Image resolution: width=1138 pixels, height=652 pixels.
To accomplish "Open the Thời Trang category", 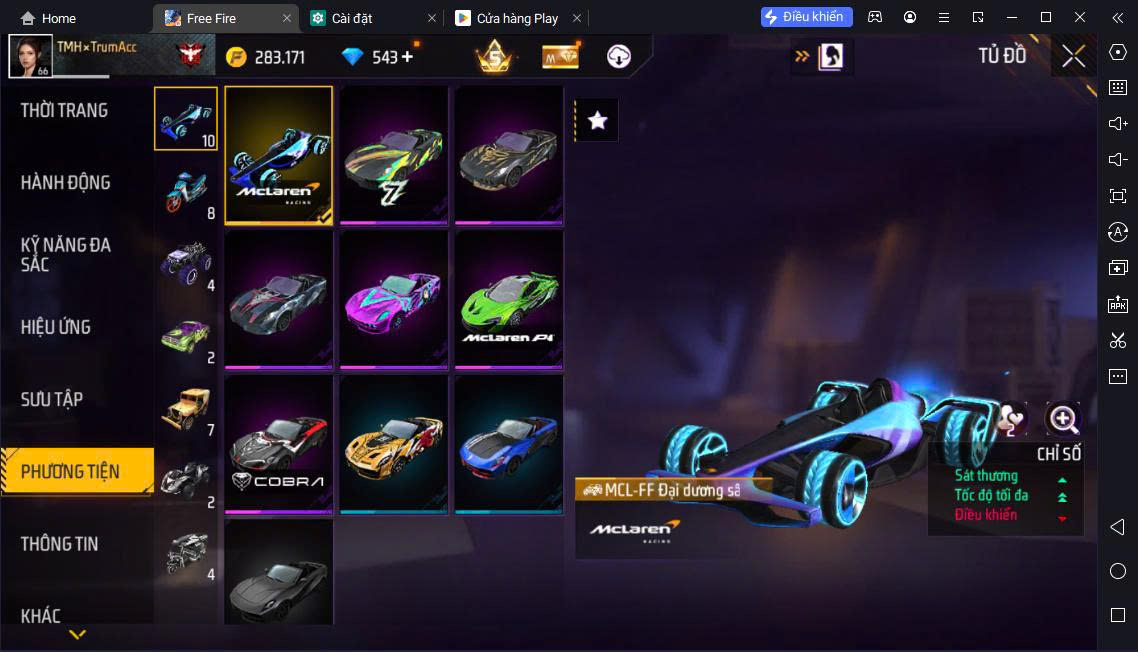I will 64,111.
